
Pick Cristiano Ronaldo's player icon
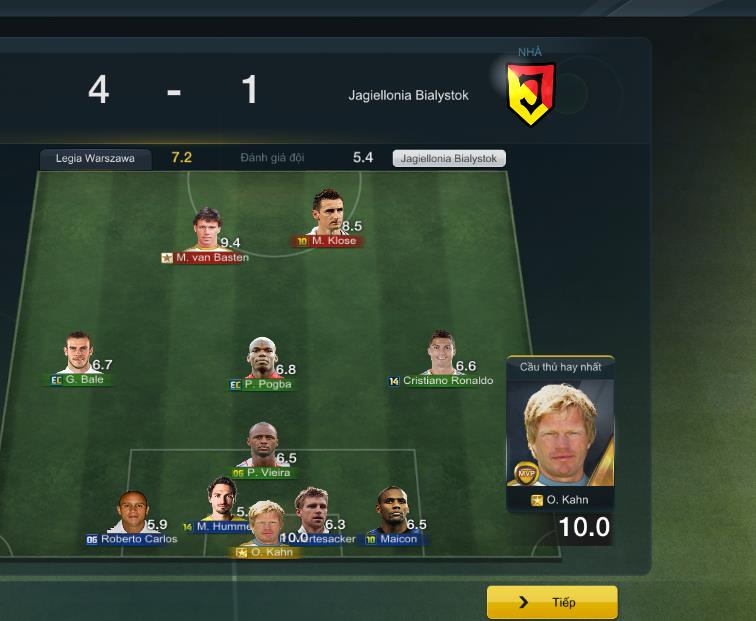[440, 355]
